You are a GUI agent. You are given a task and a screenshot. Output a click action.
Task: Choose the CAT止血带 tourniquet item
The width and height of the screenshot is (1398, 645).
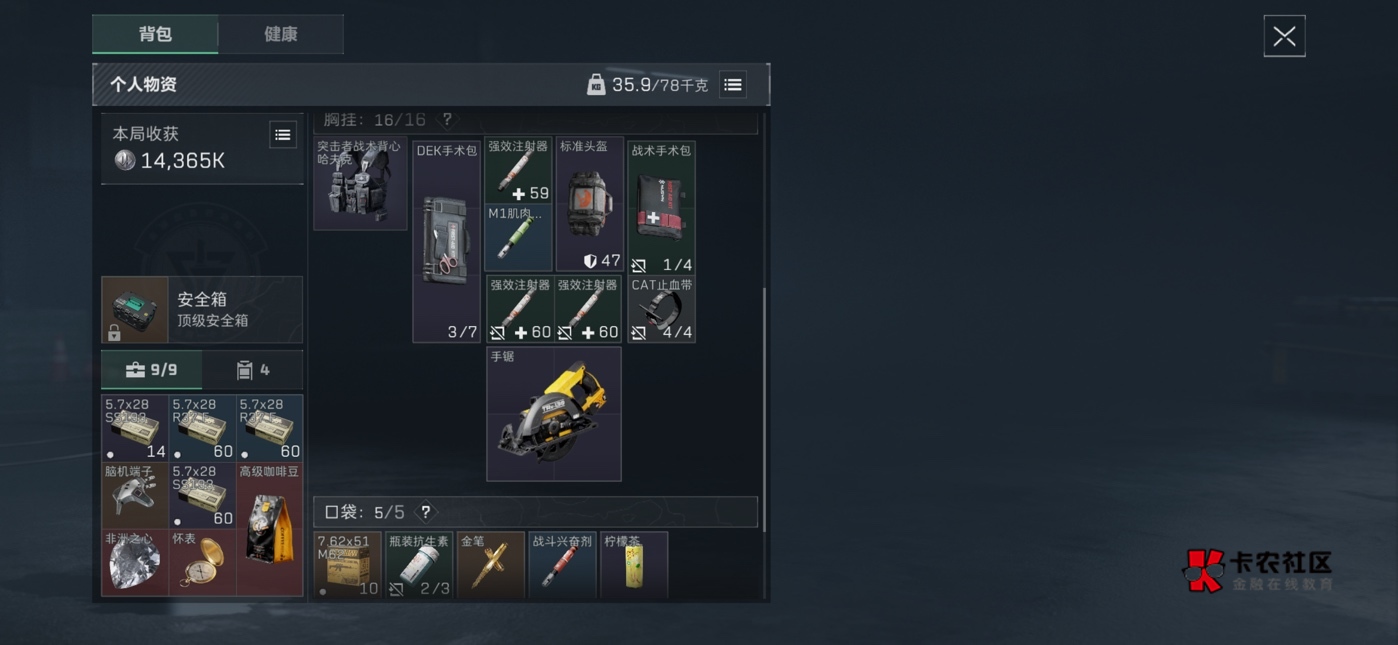pyautogui.click(x=661, y=310)
